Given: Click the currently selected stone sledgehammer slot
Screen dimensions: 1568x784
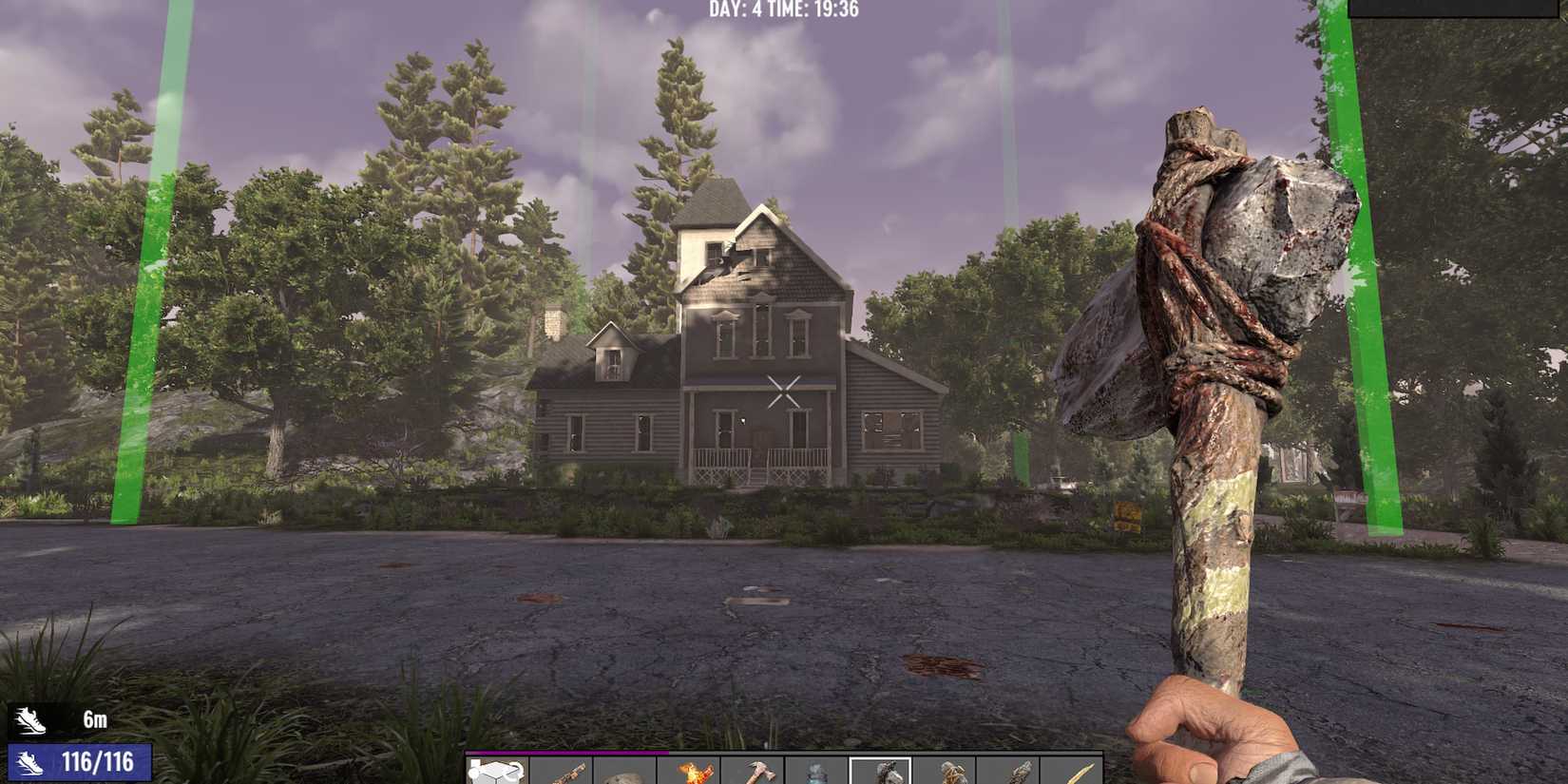Looking at the screenshot, I should coord(879,772).
